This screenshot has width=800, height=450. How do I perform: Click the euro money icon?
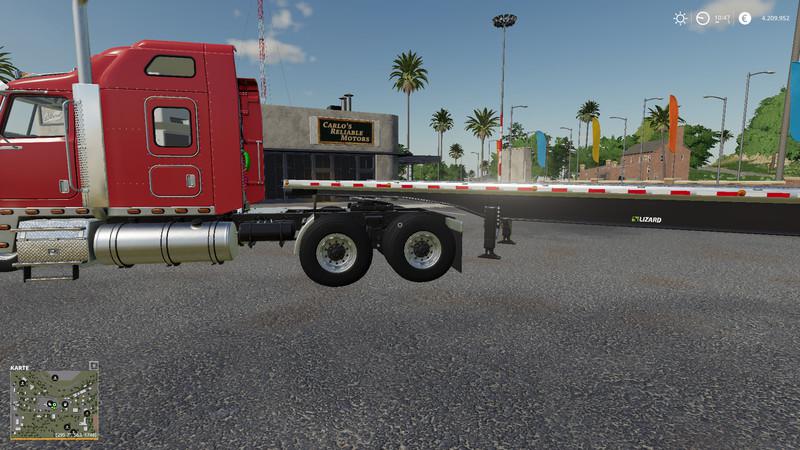744,18
